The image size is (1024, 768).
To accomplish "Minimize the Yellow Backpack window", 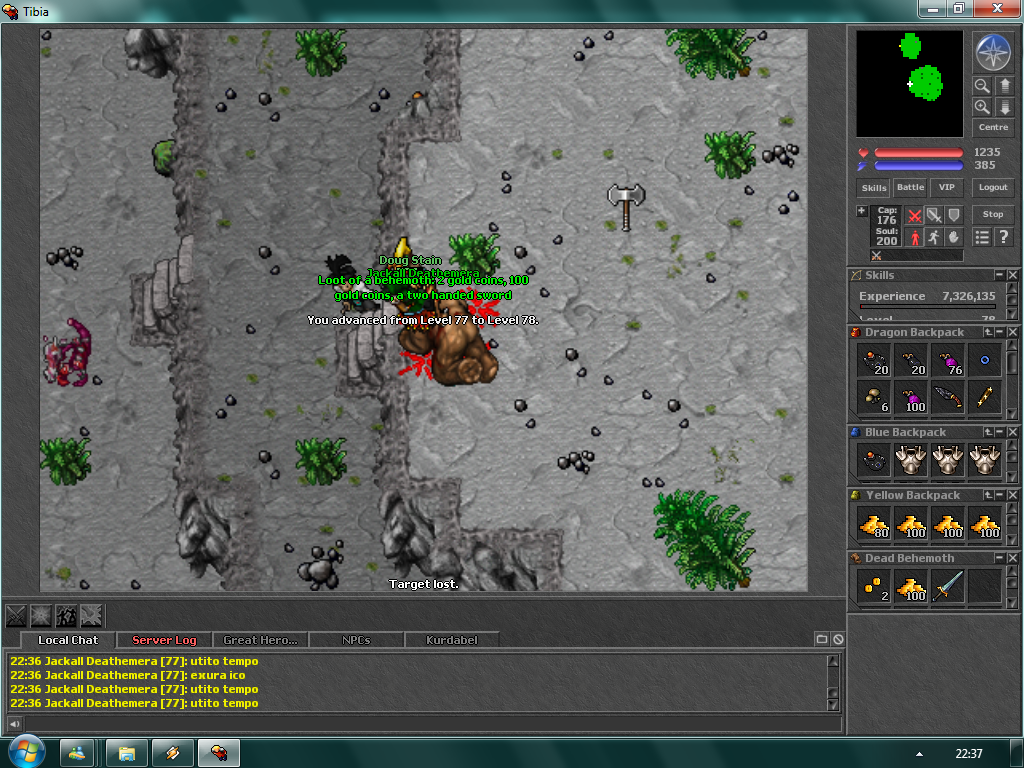I will [x=999, y=495].
